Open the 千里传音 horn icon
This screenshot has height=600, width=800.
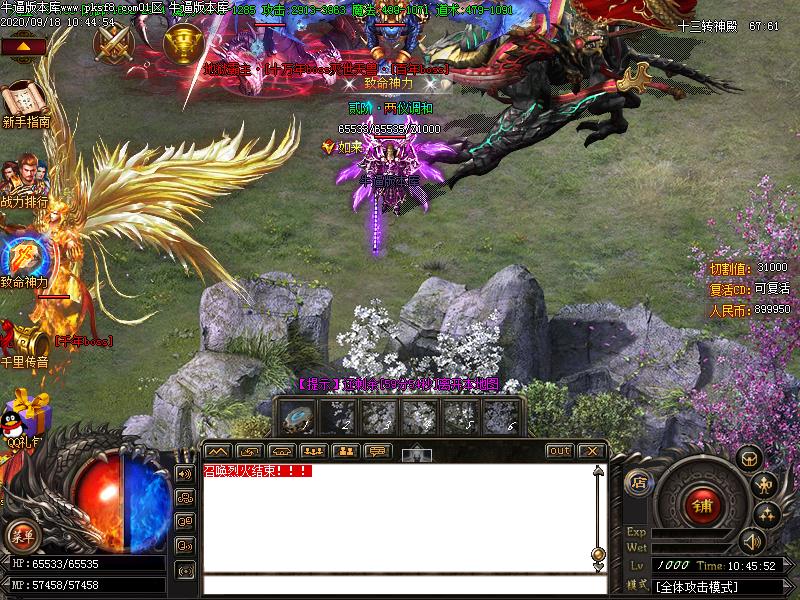pos(24,340)
